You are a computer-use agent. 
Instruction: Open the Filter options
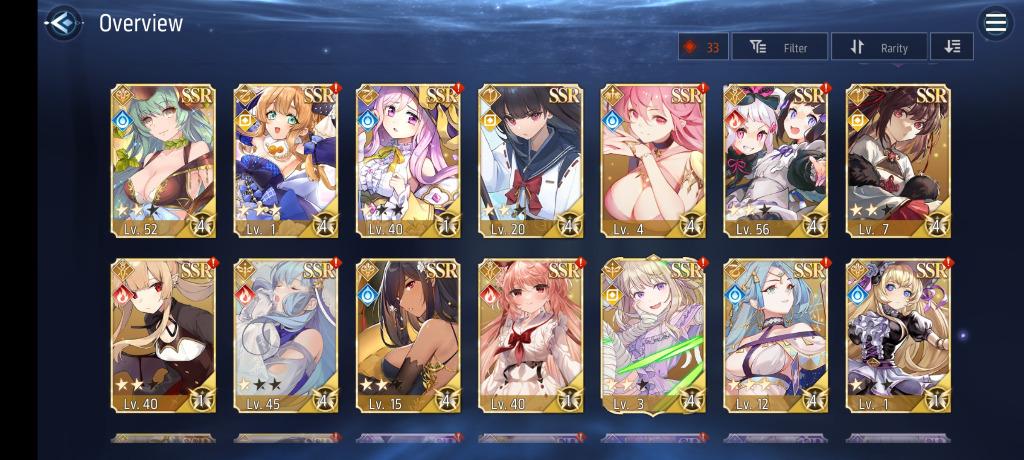click(x=780, y=47)
